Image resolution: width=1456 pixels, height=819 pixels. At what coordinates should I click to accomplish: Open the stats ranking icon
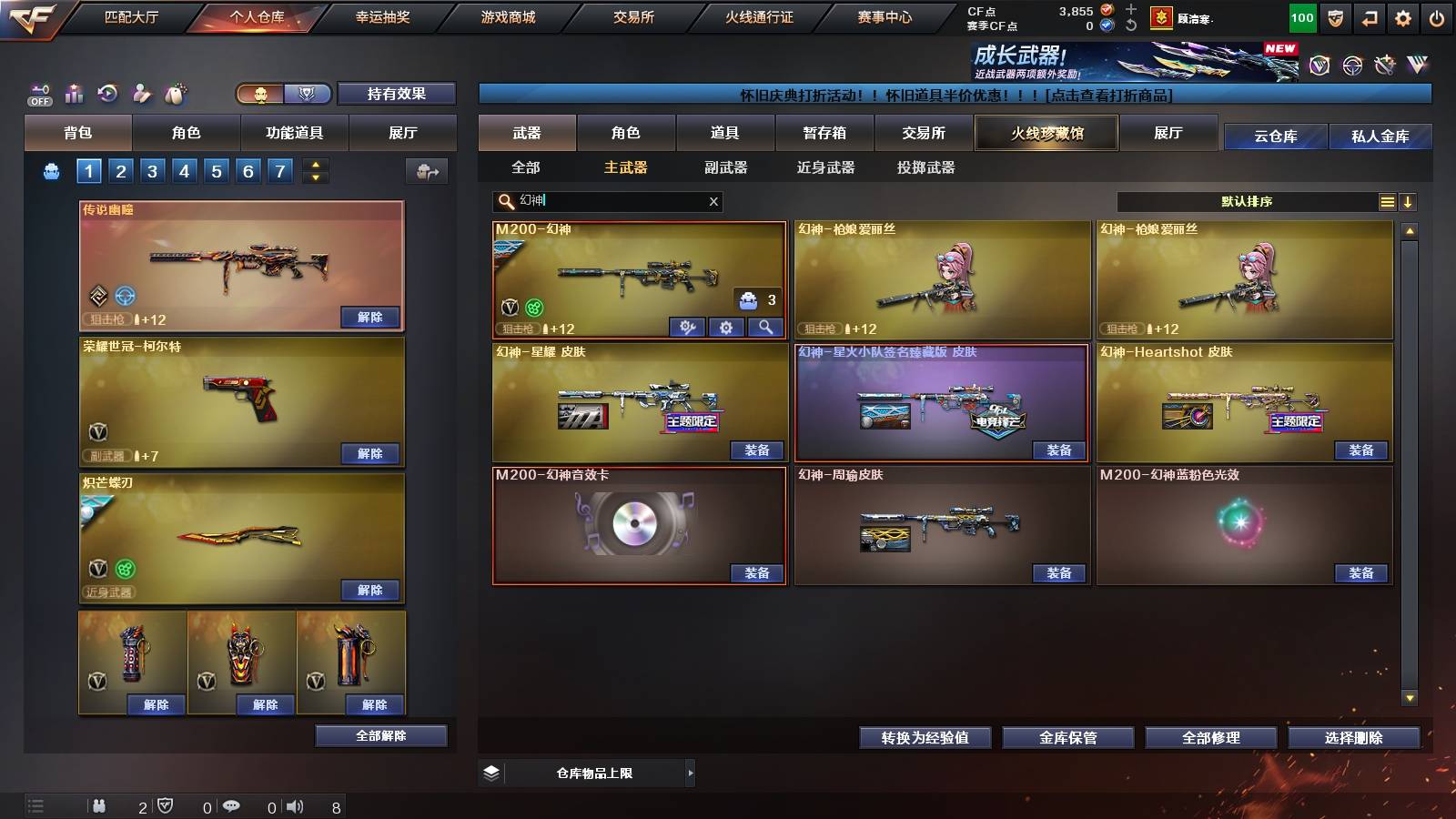tap(73, 92)
